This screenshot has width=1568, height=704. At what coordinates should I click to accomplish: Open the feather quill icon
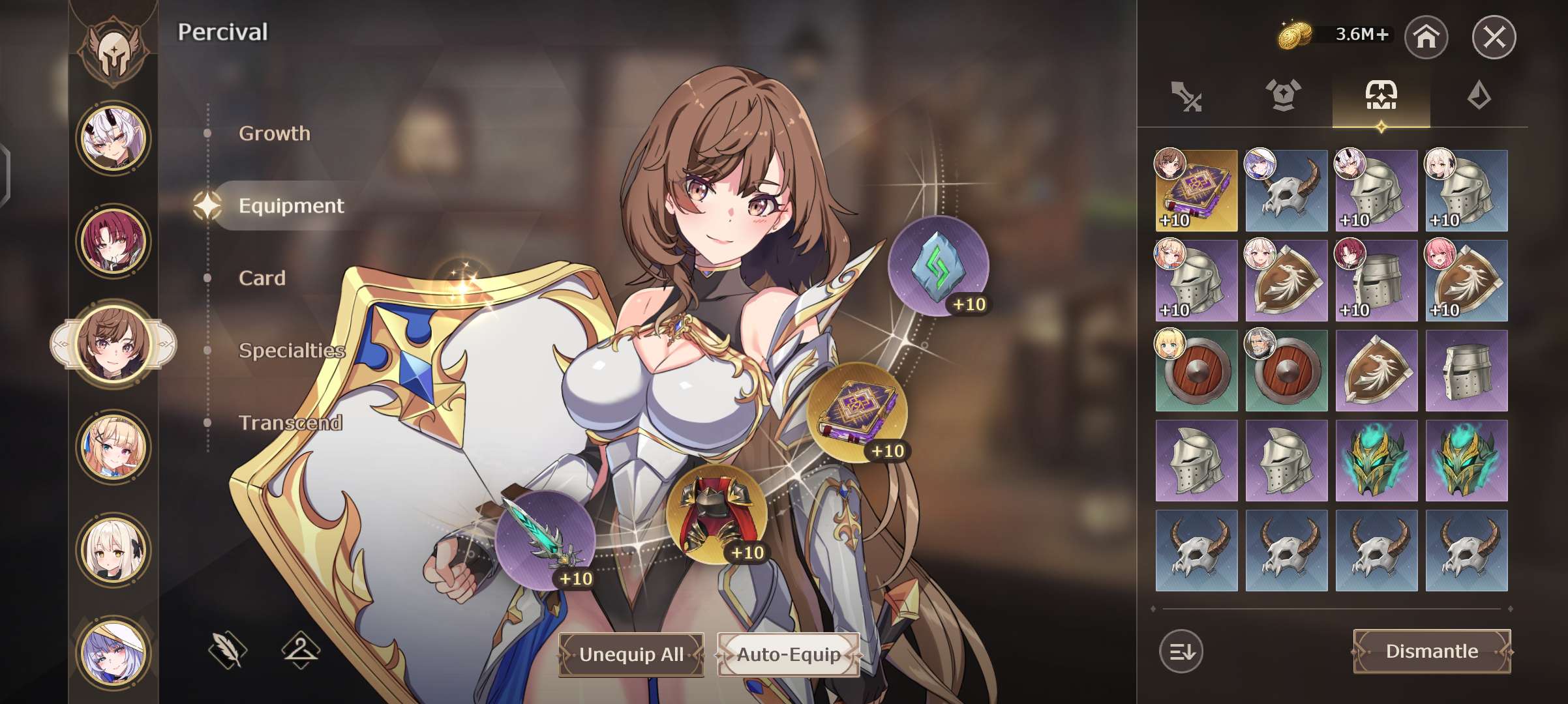pos(228,650)
